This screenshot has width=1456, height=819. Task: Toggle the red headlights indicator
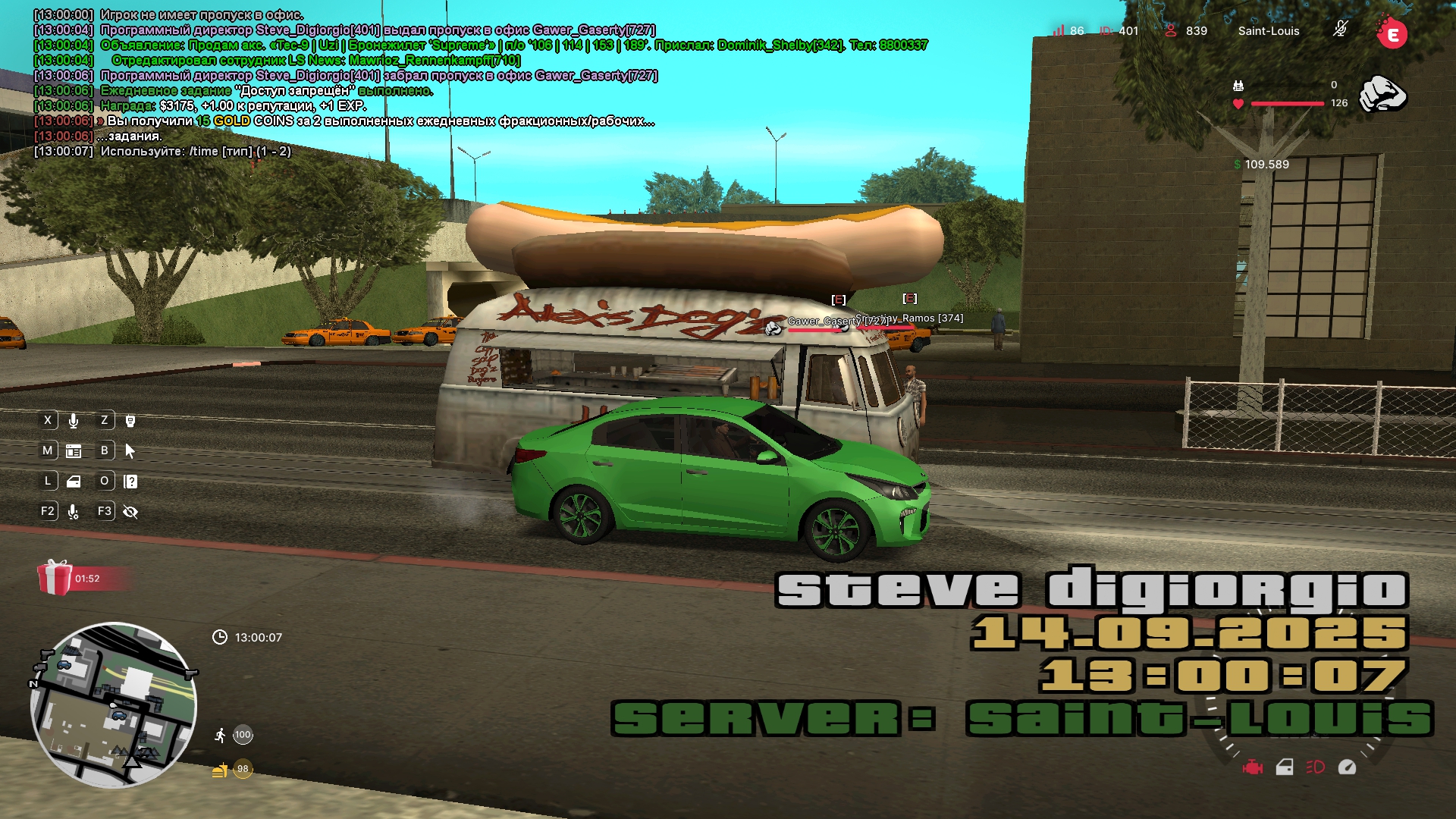1316,767
